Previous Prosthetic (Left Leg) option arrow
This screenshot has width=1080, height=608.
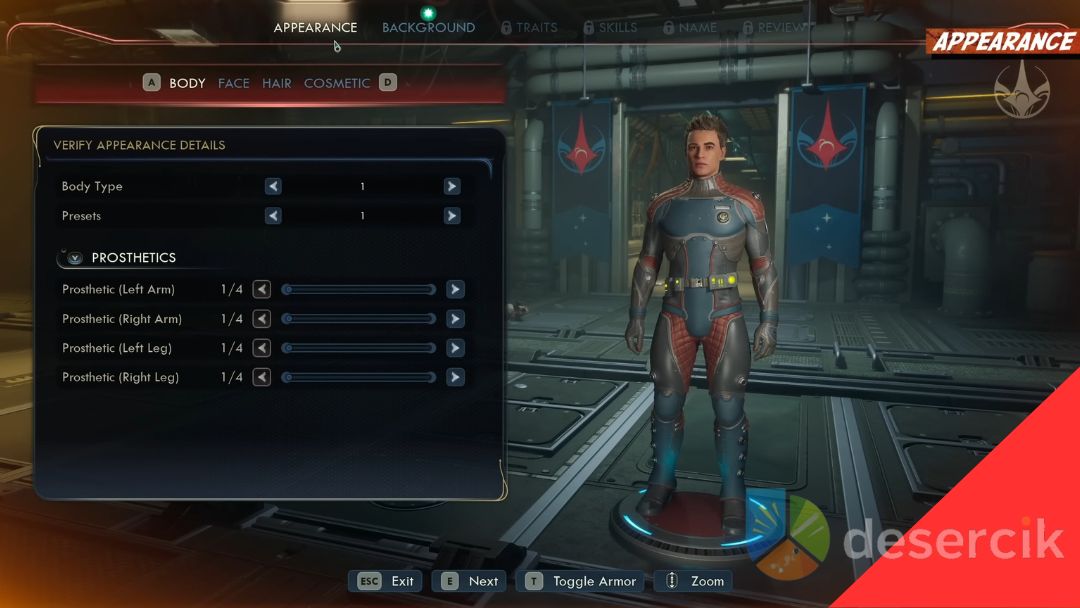click(262, 348)
